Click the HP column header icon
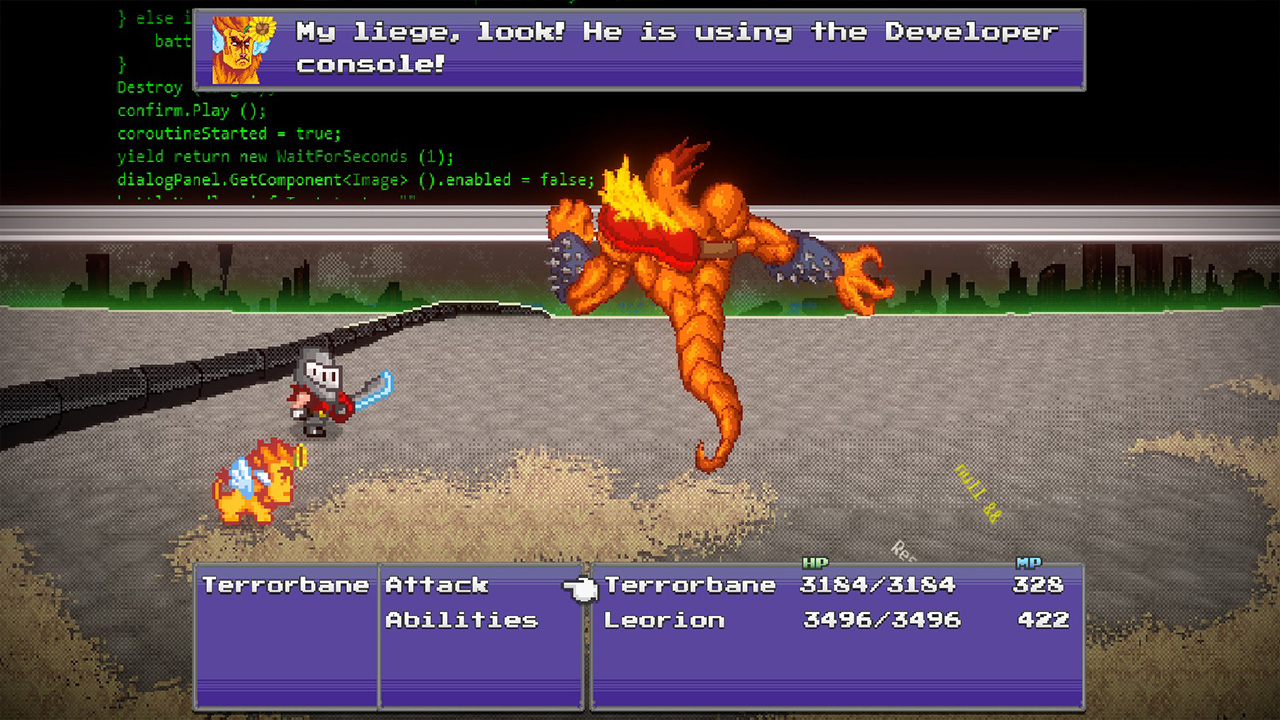The width and height of the screenshot is (1280, 720). tap(816, 561)
